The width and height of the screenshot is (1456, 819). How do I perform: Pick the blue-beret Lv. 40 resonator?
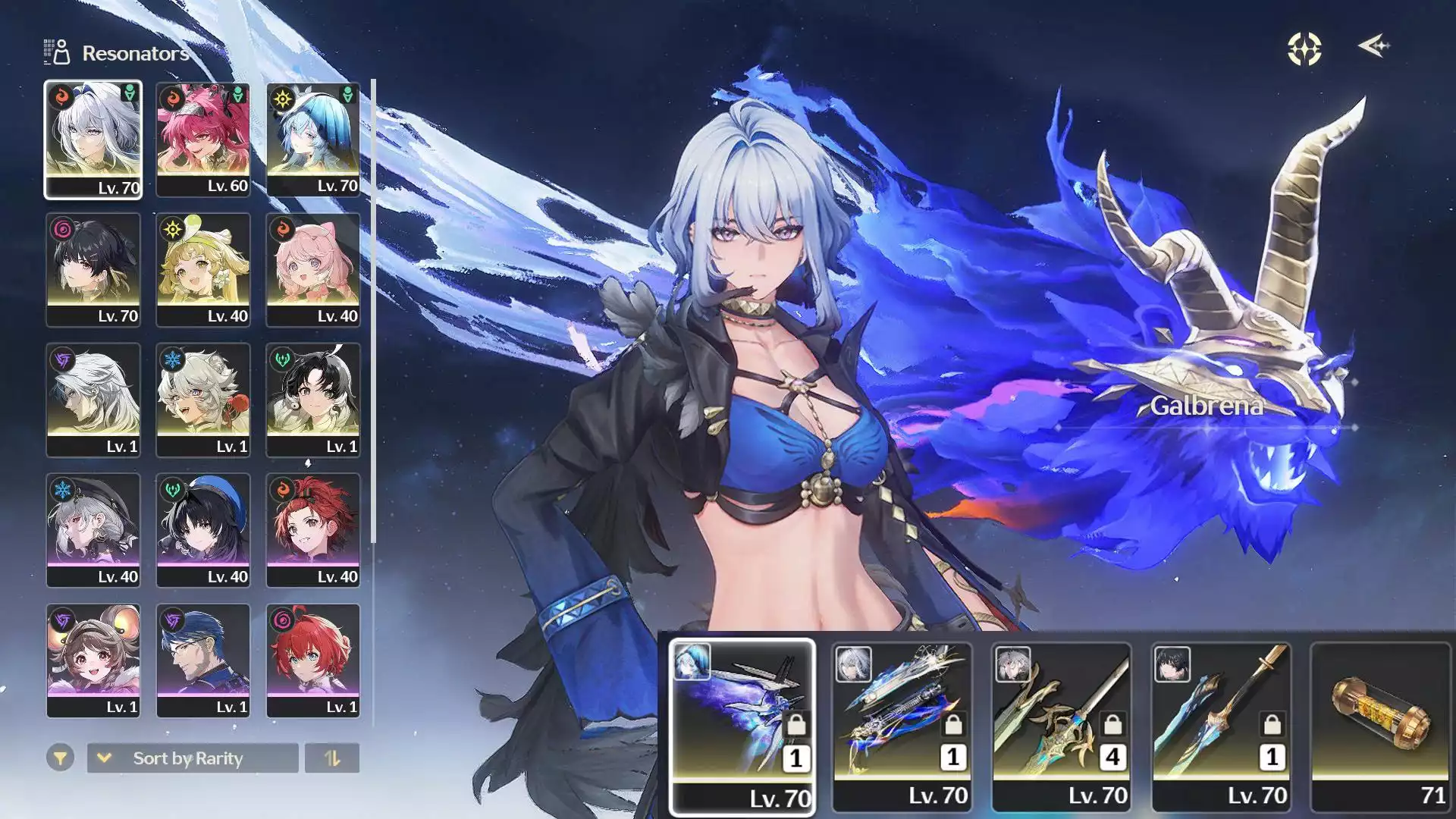(203, 530)
